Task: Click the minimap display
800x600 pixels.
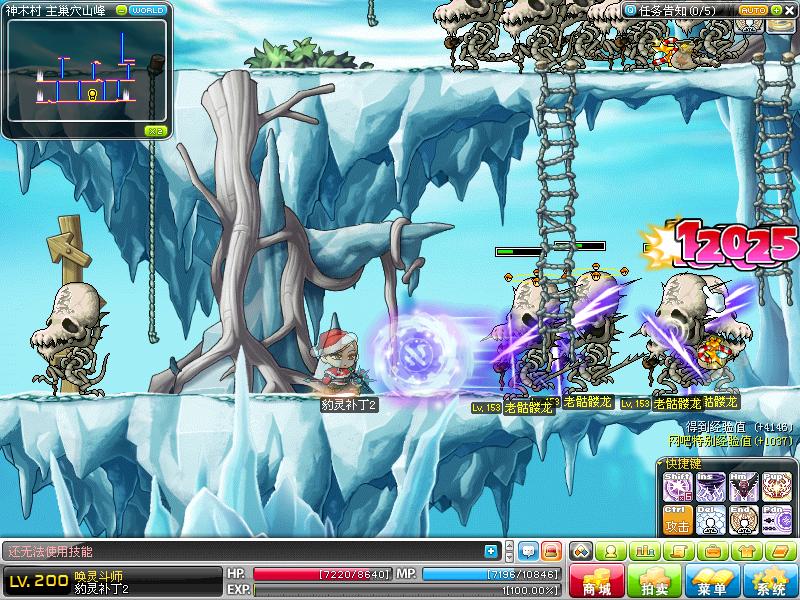Action: [x=85, y=75]
